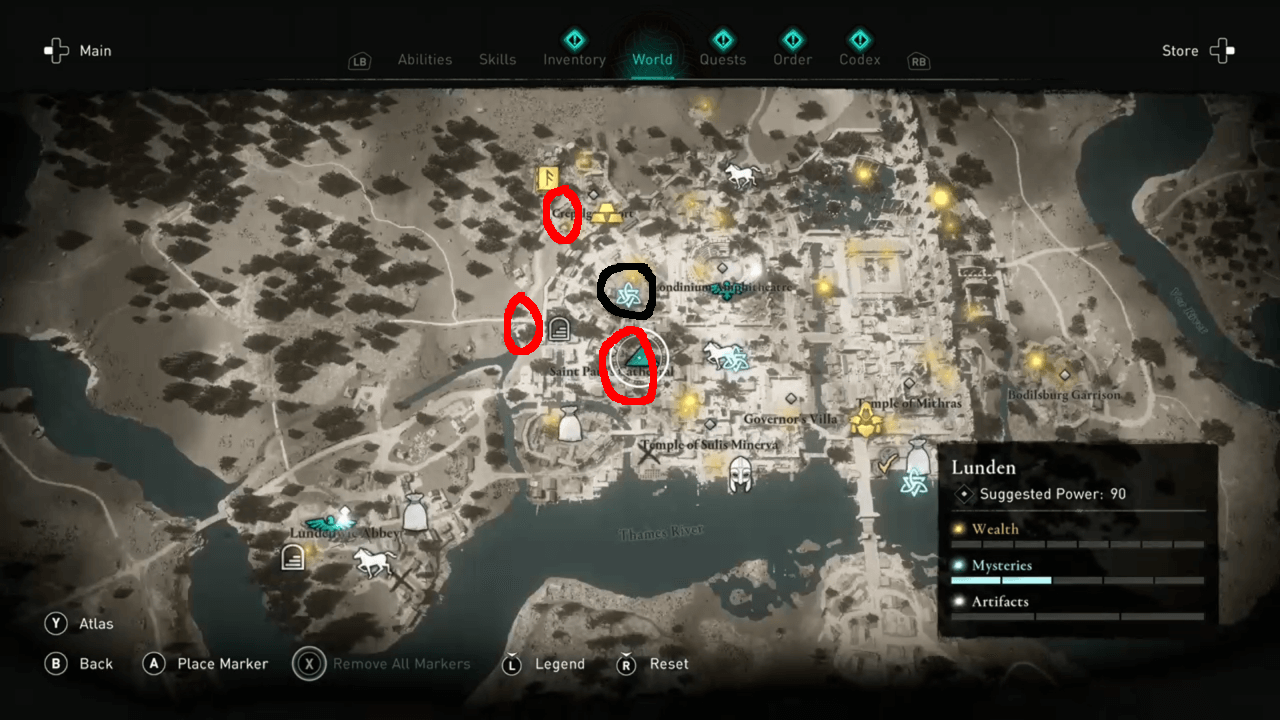Open the Inventory tab

tap(574, 59)
